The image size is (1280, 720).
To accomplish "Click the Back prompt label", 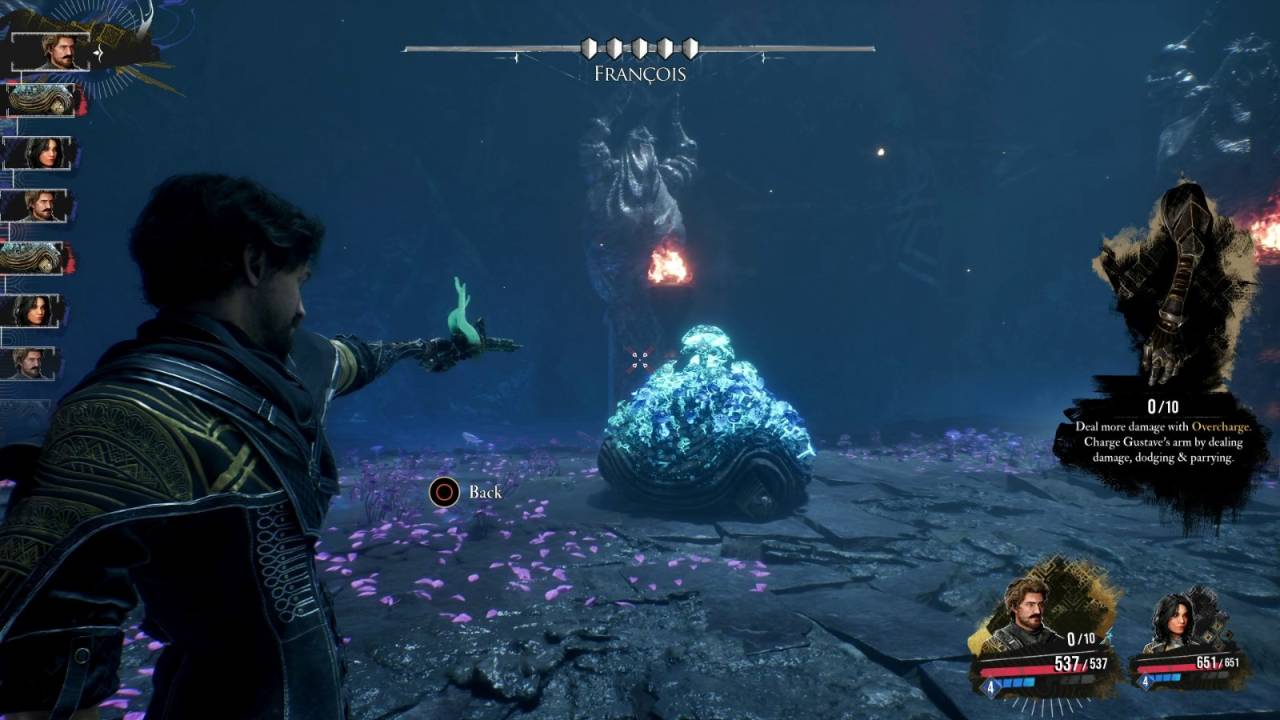I will [485, 492].
